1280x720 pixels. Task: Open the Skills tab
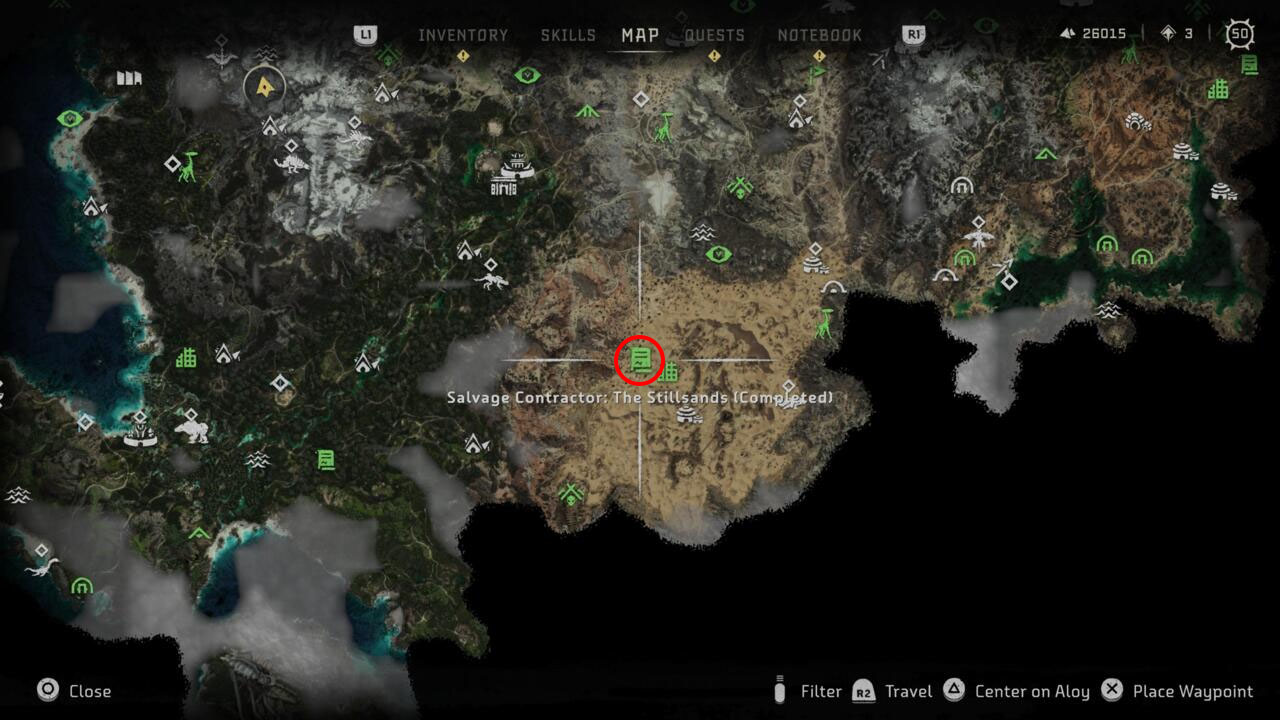coord(568,35)
